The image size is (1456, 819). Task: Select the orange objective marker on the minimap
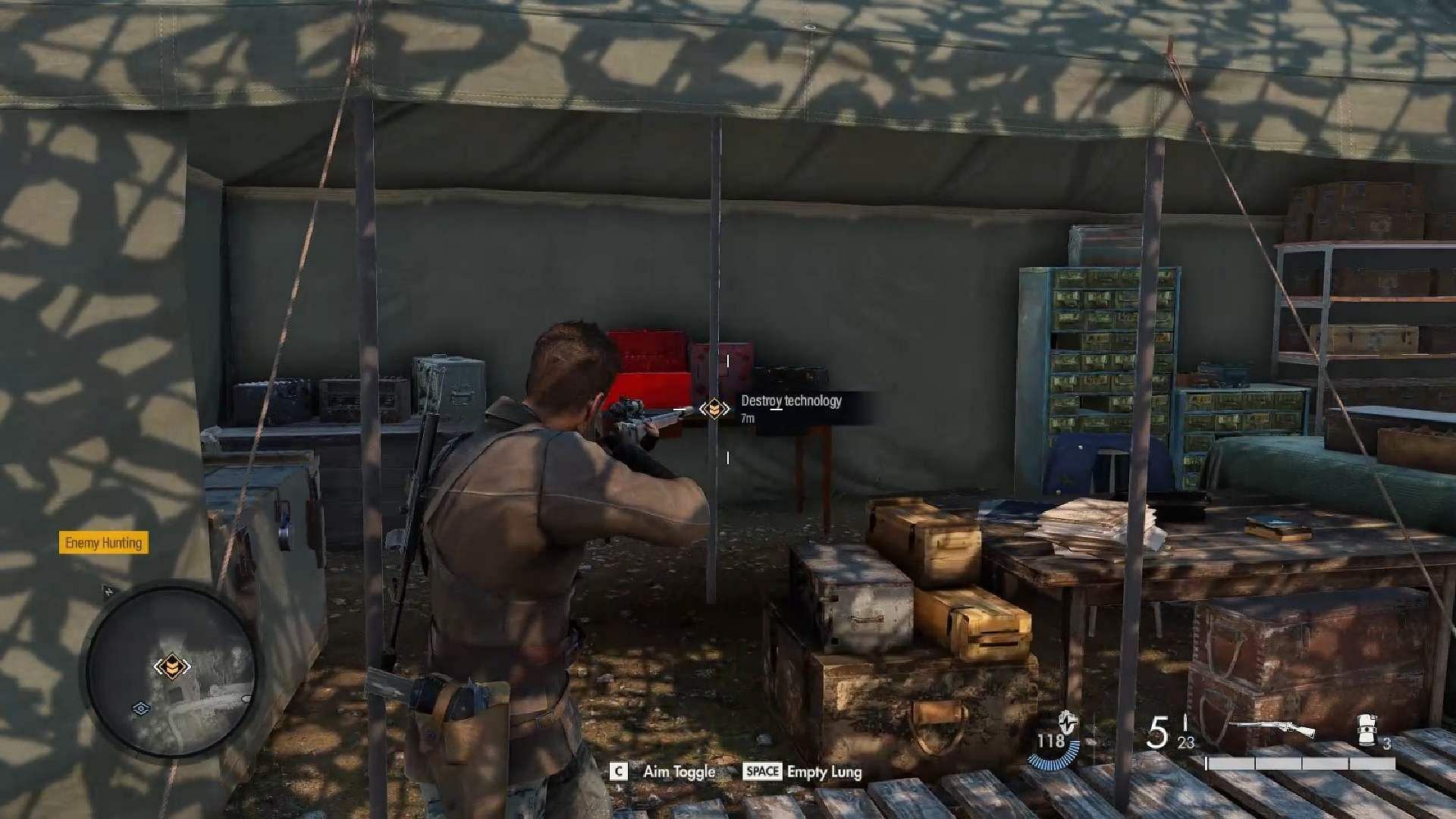point(172,667)
